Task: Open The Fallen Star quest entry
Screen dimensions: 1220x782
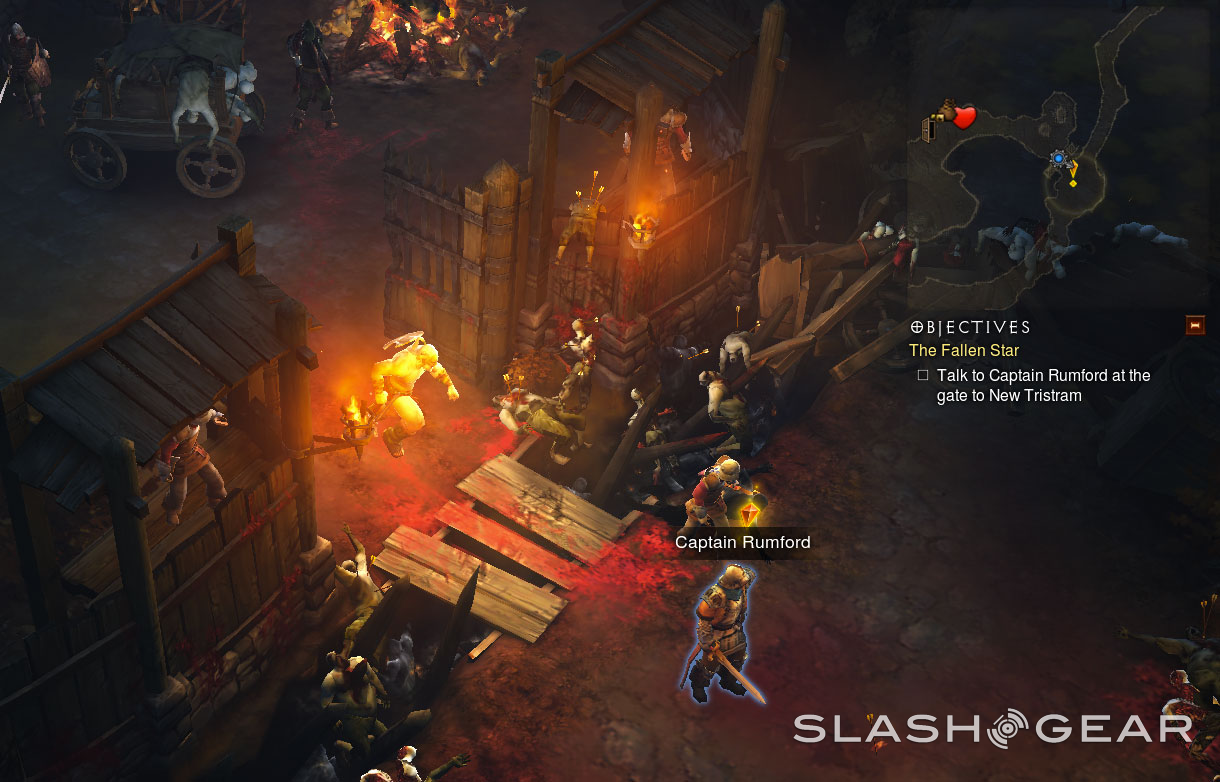Action: pyautogui.click(x=963, y=350)
